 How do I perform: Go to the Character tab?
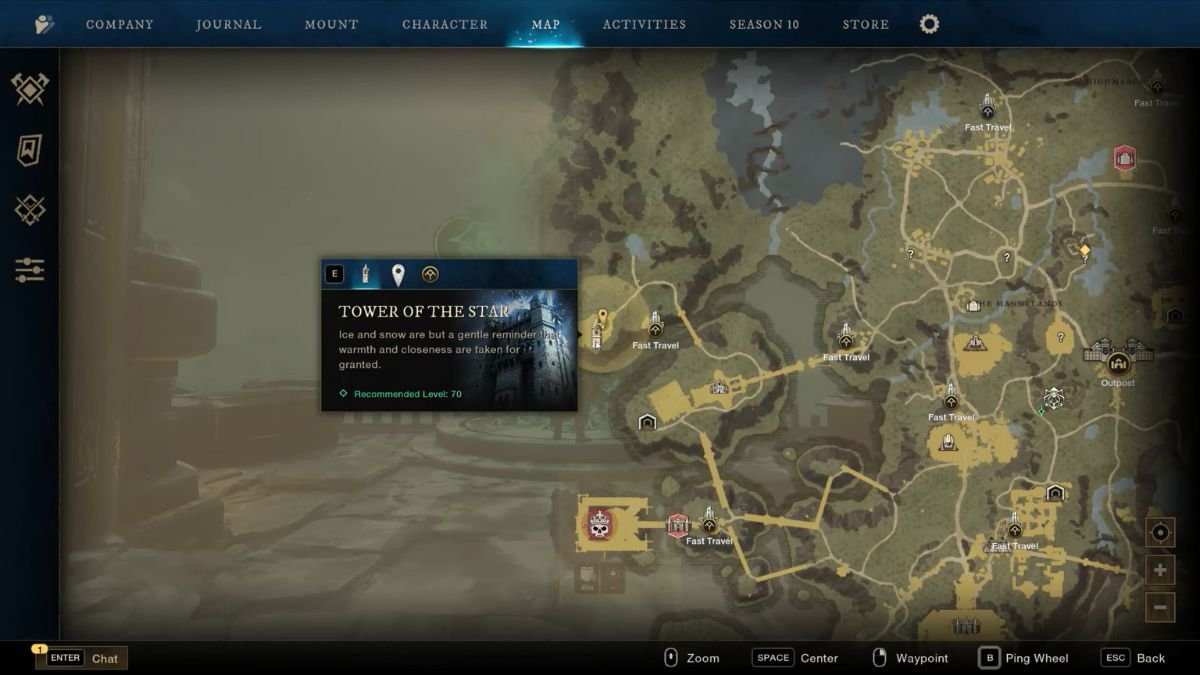click(x=445, y=24)
